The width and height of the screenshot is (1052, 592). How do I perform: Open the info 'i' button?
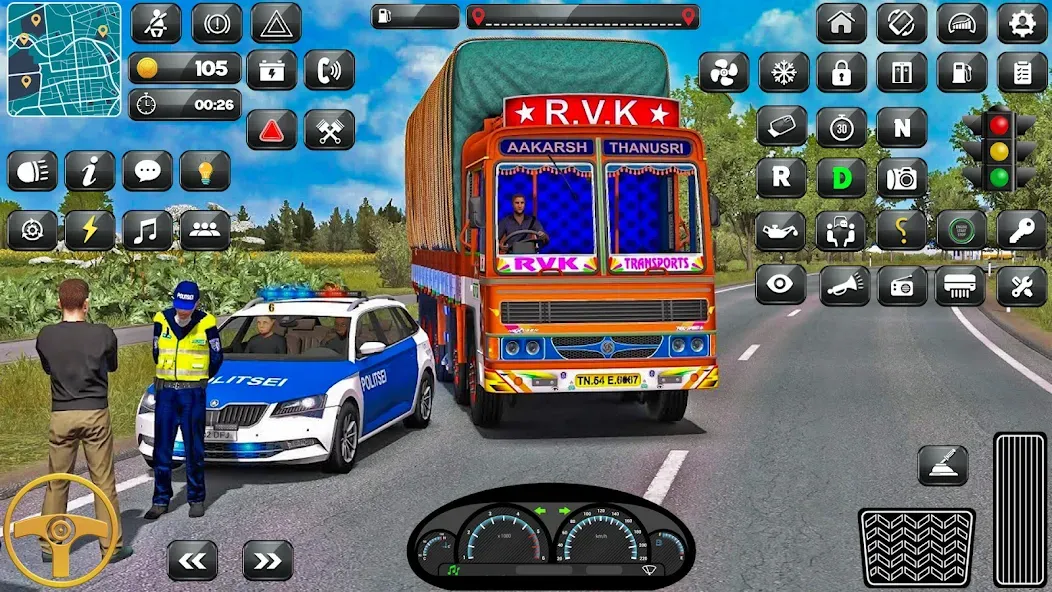click(90, 171)
